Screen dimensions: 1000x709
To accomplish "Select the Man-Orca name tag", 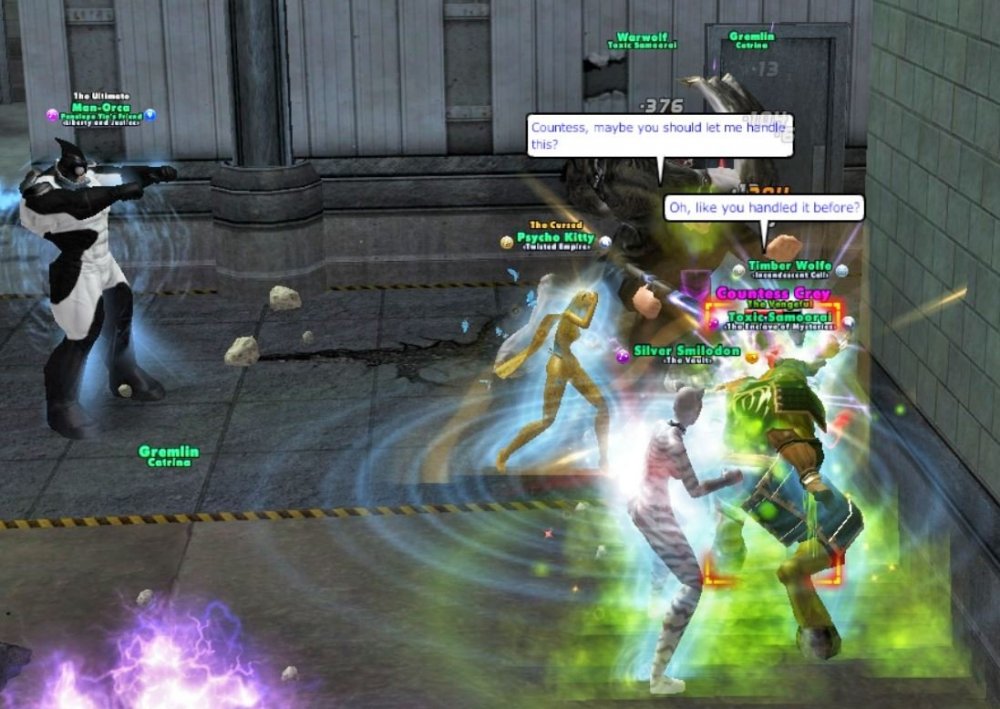I will [x=101, y=107].
